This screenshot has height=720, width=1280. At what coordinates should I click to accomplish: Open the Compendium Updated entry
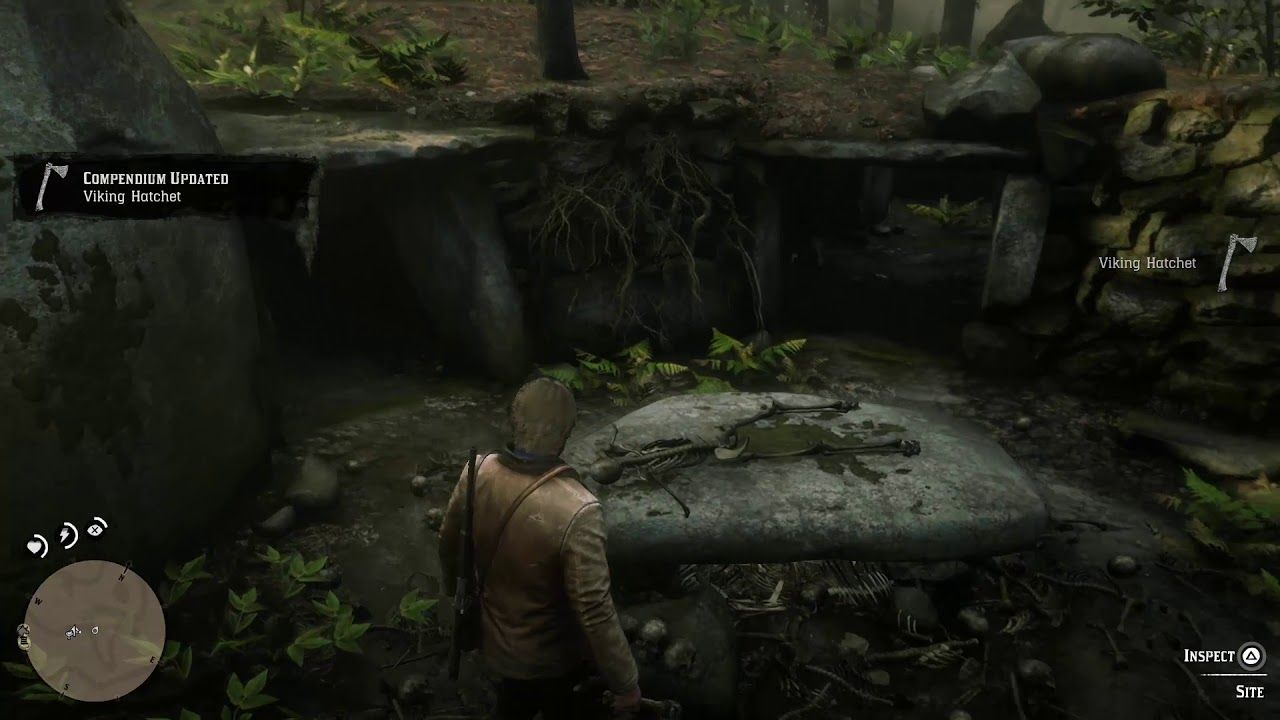pos(155,178)
